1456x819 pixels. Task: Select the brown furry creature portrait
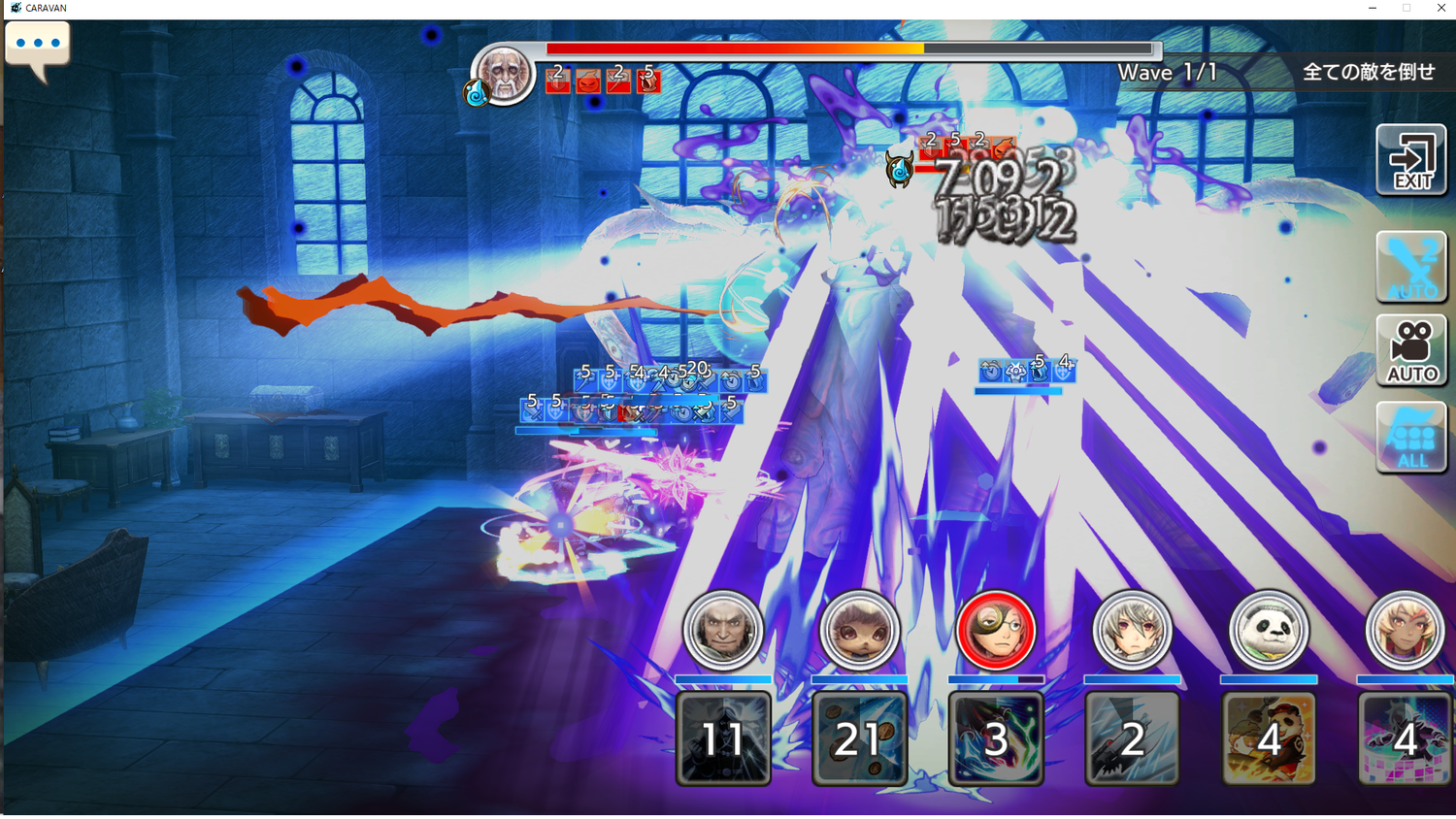click(x=859, y=631)
